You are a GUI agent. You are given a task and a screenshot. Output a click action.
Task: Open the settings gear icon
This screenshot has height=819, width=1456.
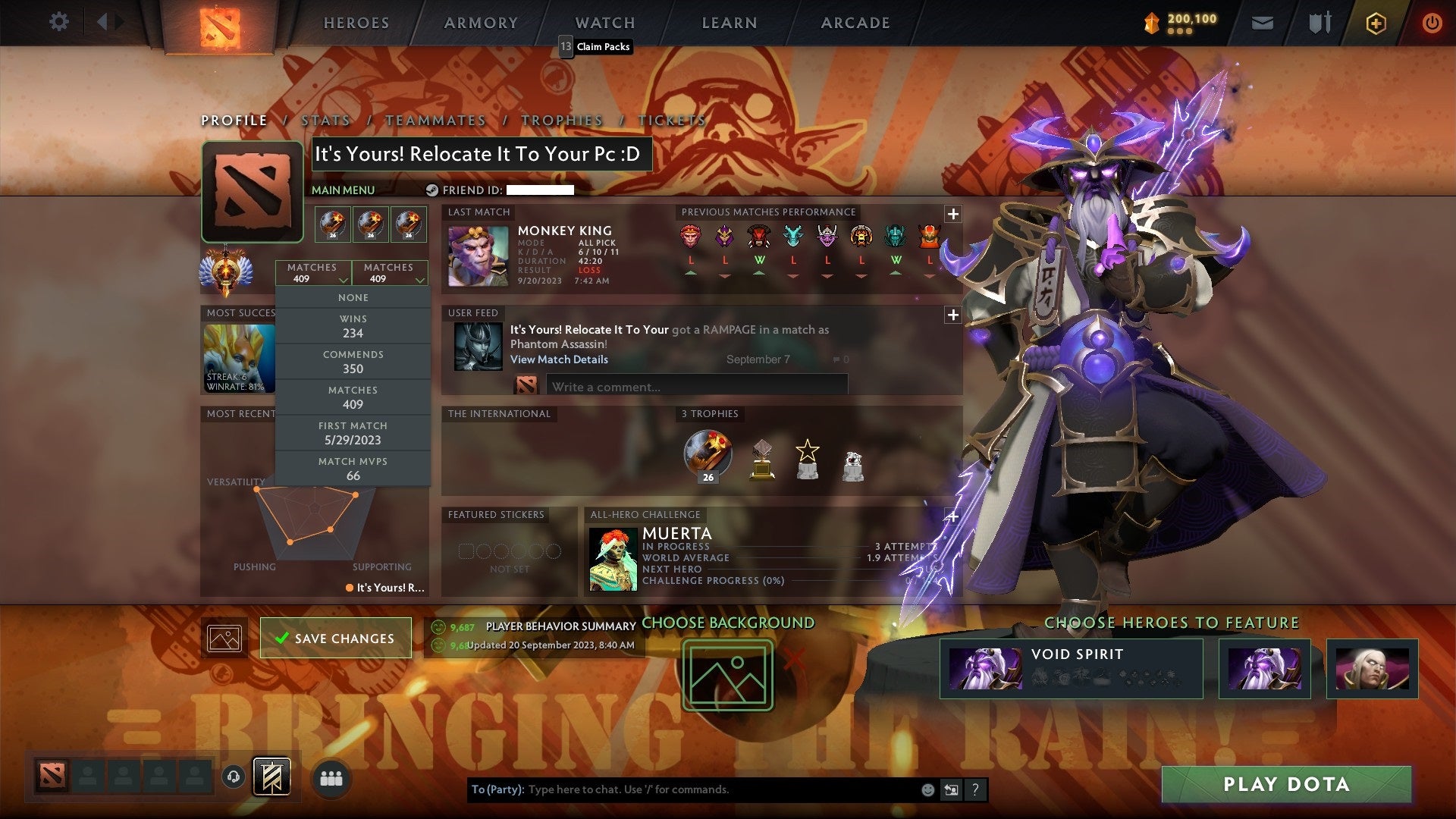(58, 21)
